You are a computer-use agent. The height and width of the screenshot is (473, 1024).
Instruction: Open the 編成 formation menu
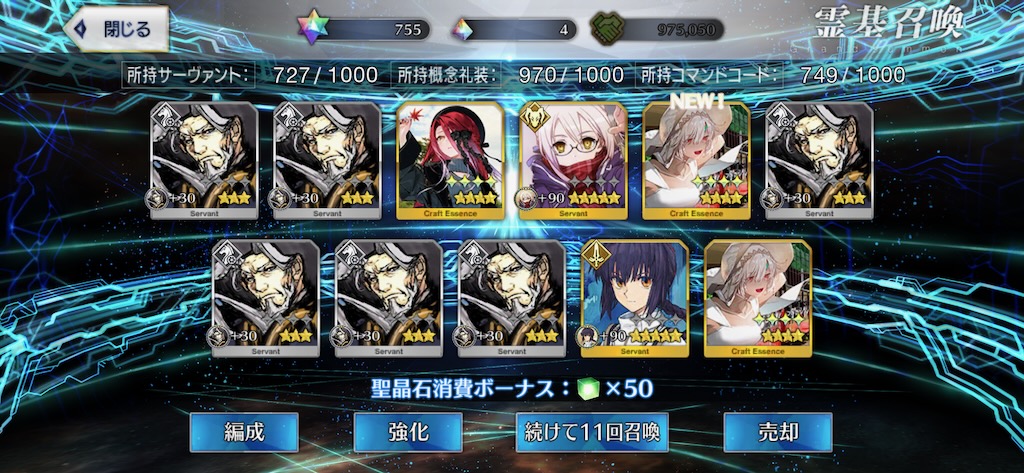tap(244, 432)
